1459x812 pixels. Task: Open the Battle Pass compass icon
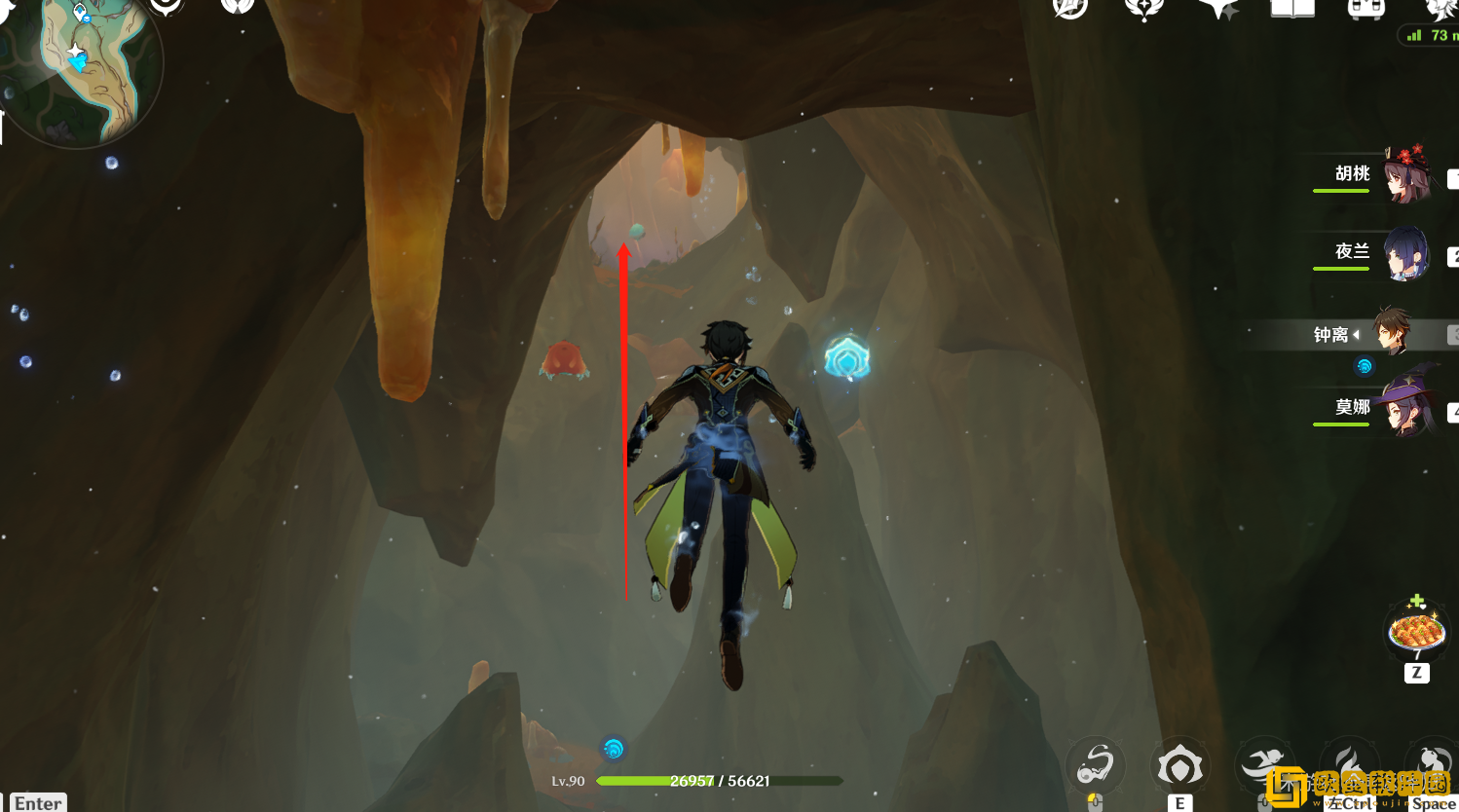coord(1069,8)
